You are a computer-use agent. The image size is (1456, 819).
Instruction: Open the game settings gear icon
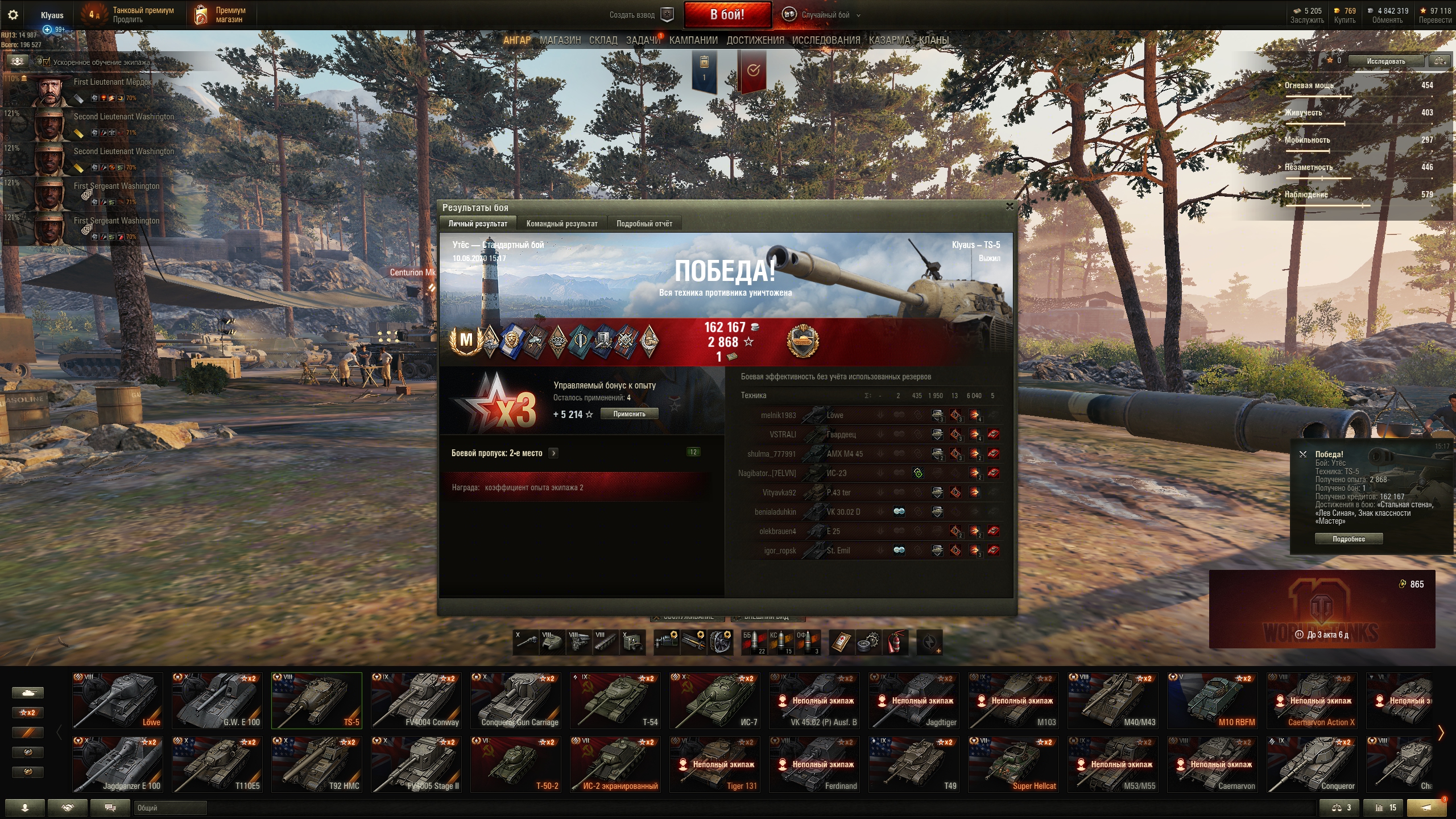[x=13, y=15]
